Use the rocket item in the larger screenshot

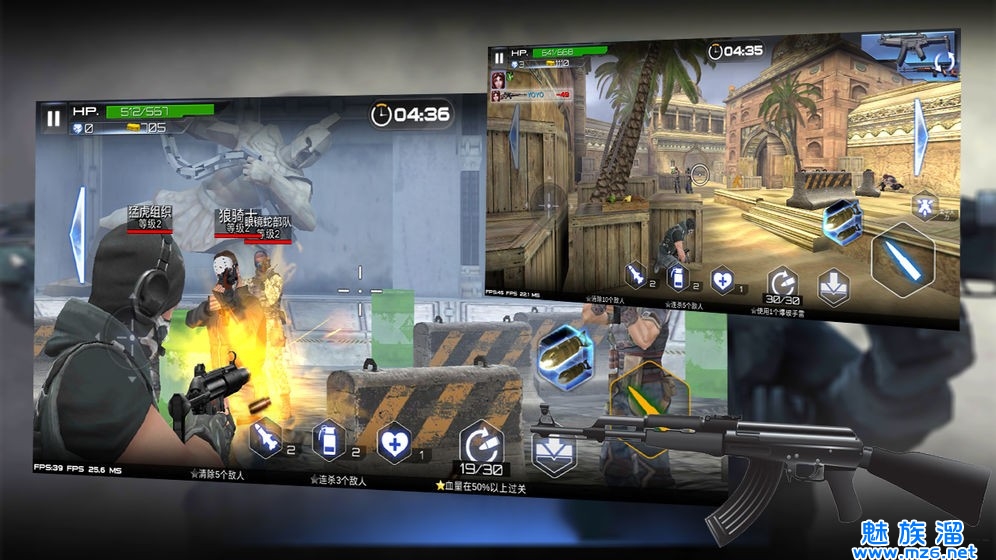coord(265,440)
